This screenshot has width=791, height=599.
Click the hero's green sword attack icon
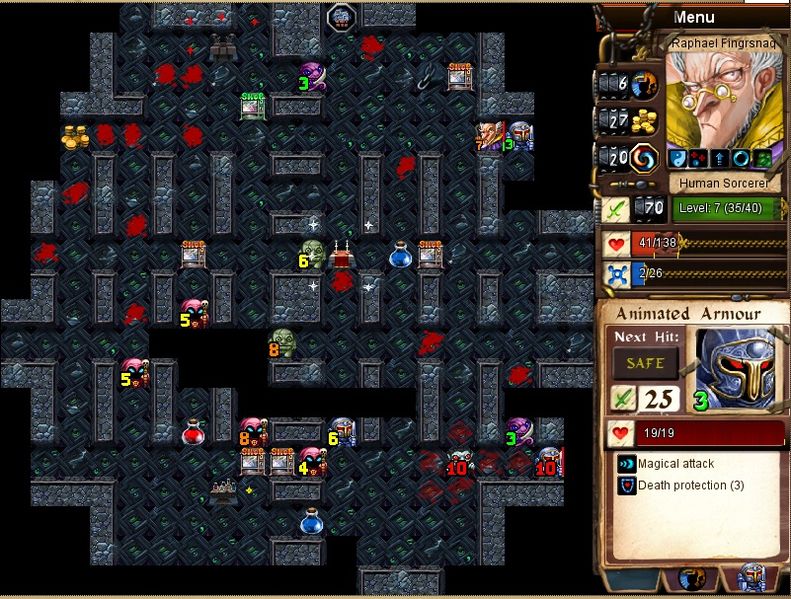615,209
